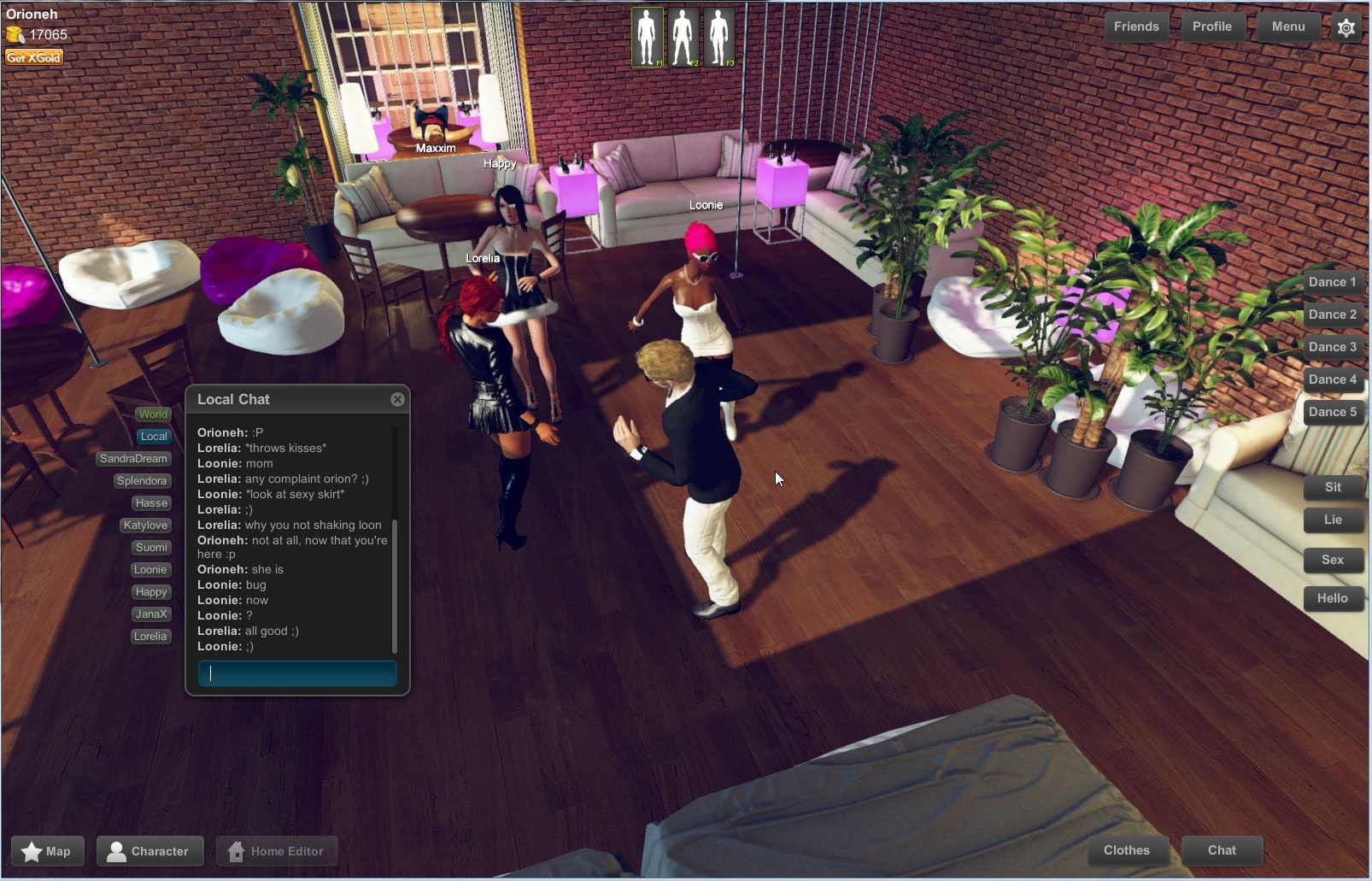Screen dimensions: 1372x881
Task: Open settings via the gear icon
Action: point(1346,27)
